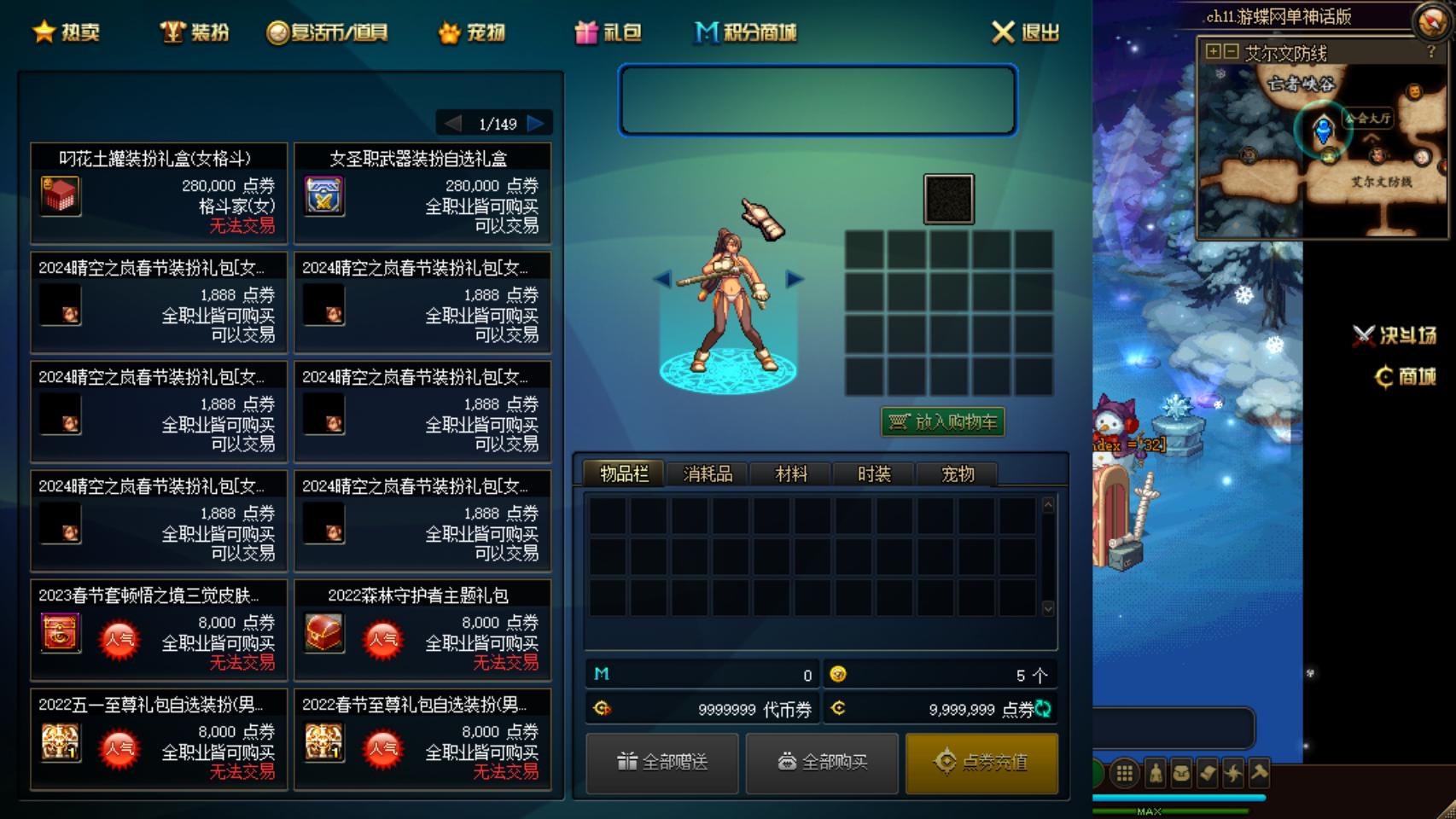Image resolution: width=1456 pixels, height=819 pixels.
Task: Switch to the 装扮 costume category
Action: click(x=195, y=32)
